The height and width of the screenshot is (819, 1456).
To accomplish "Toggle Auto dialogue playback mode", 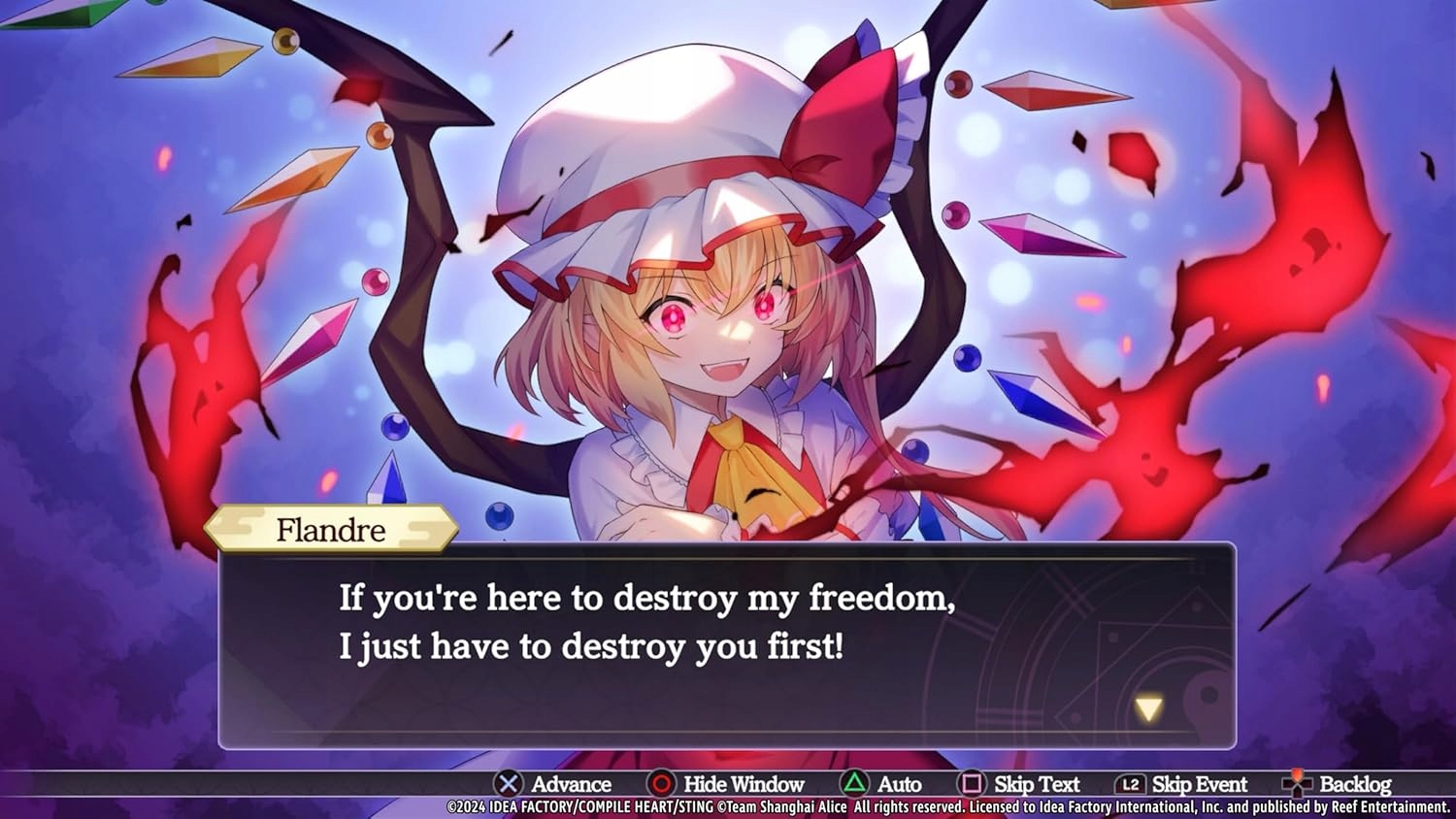I will click(901, 784).
